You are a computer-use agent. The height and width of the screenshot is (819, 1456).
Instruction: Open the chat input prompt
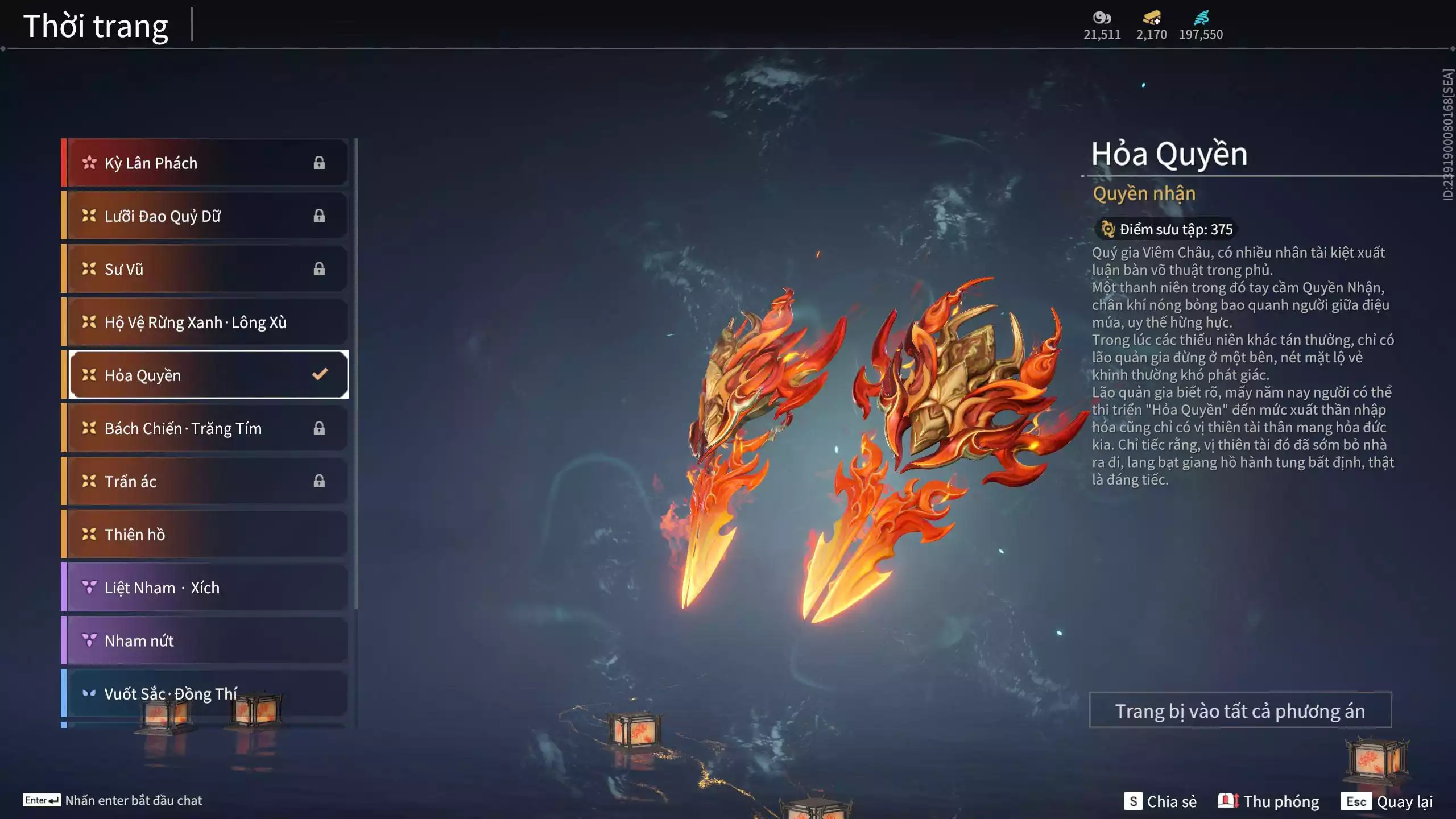click(x=113, y=800)
